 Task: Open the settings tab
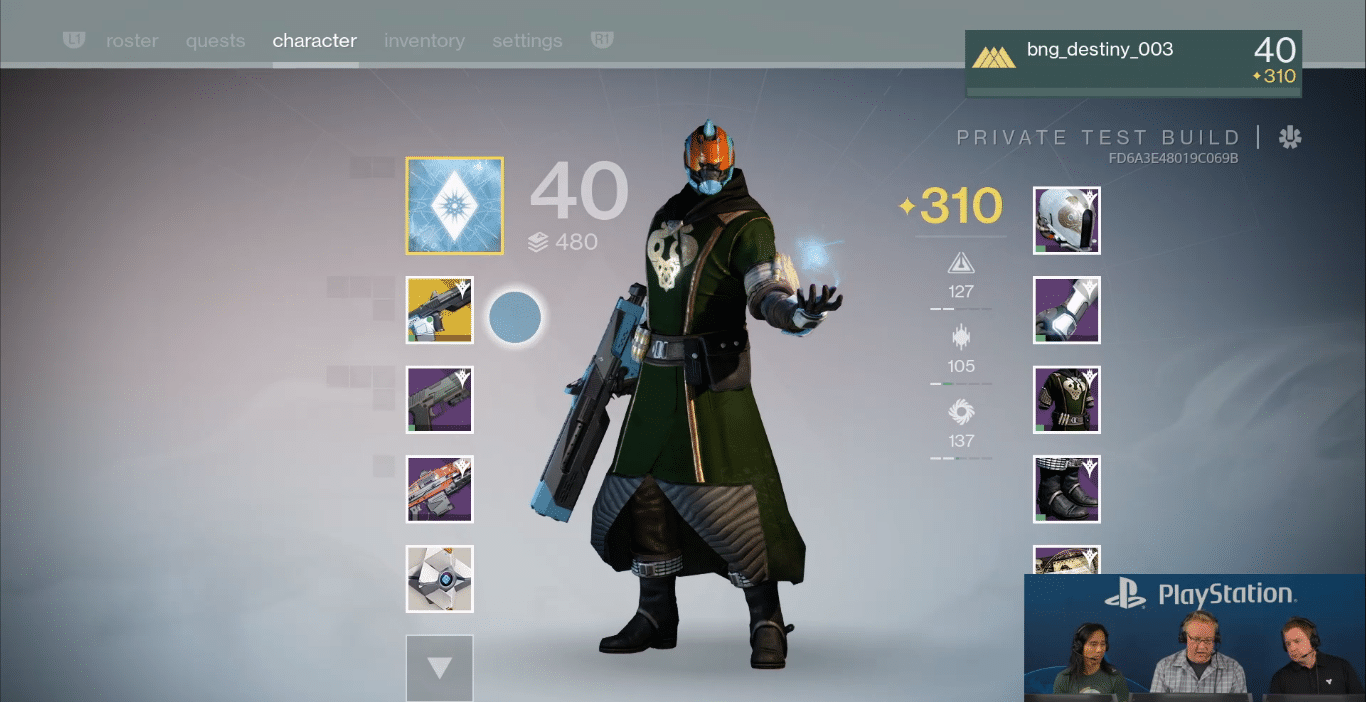527,41
